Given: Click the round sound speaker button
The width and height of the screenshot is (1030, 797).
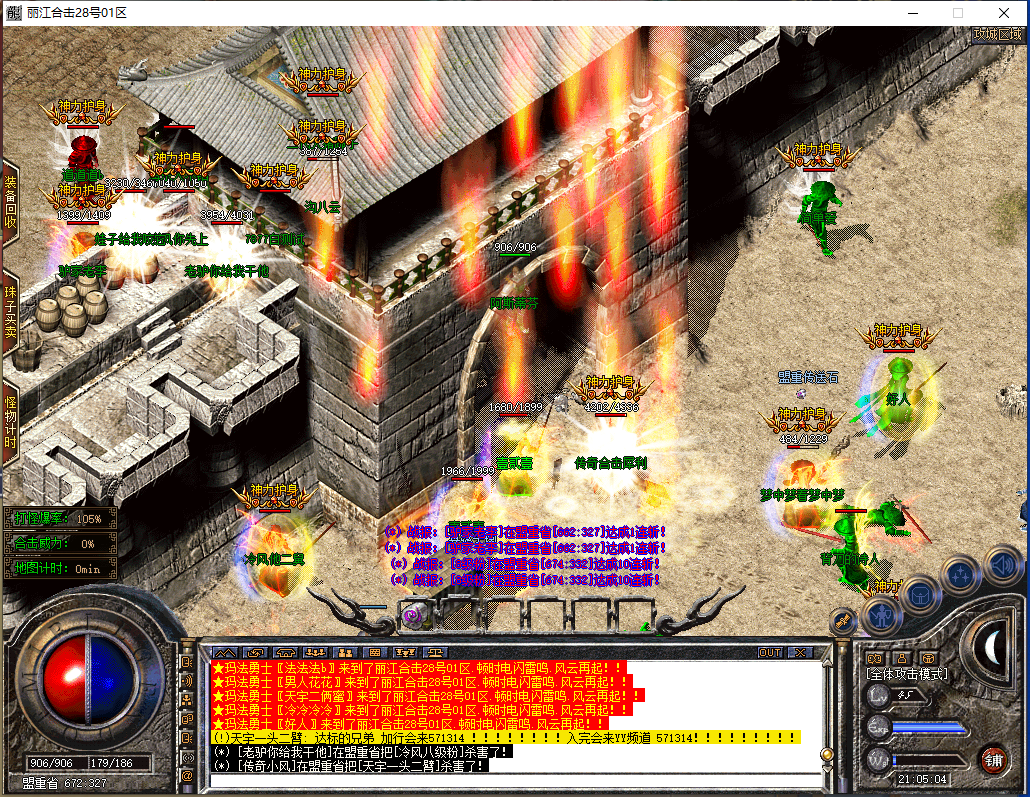Looking at the screenshot, I should coord(1002,565).
